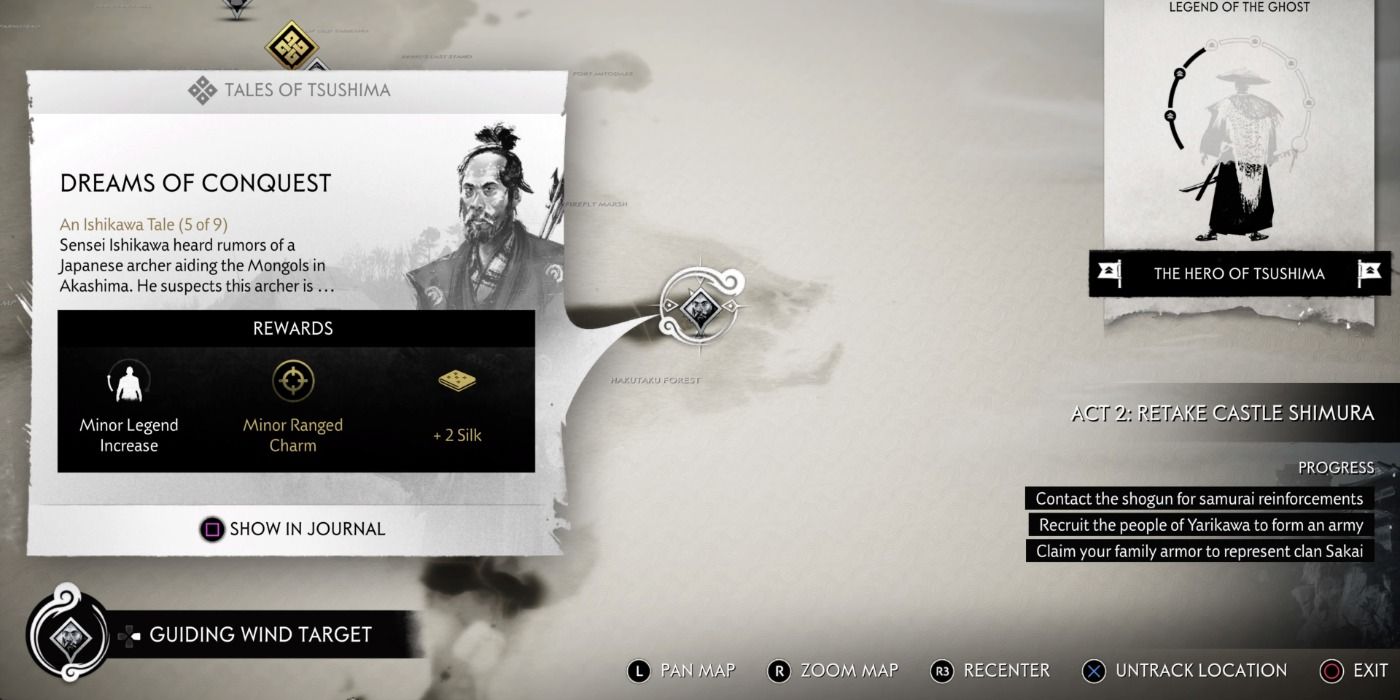
Task: Select the Yarikawa army objective
Action: (x=1200, y=525)
